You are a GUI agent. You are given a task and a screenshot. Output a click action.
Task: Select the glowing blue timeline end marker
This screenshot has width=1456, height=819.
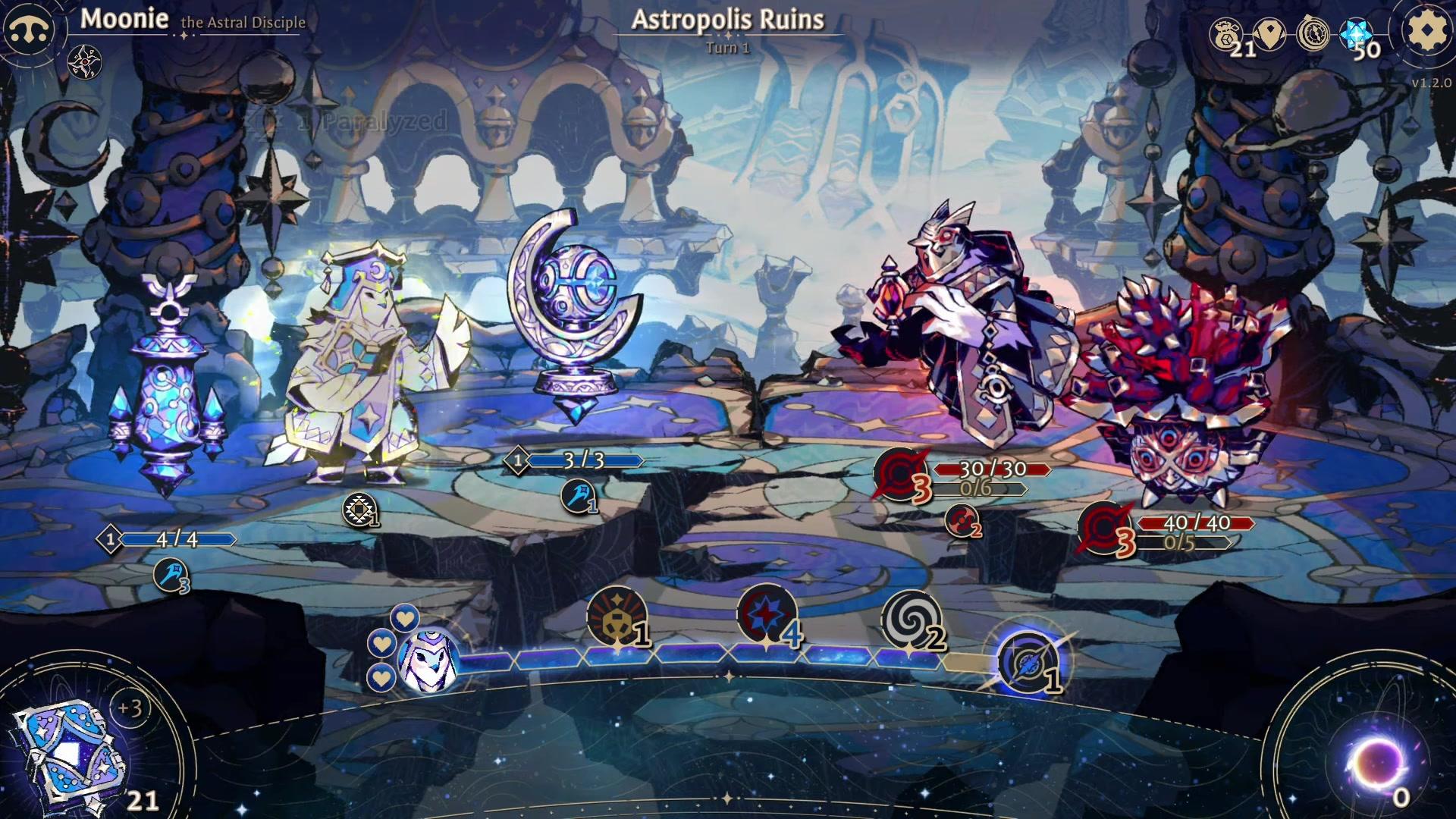[1028, 663]
